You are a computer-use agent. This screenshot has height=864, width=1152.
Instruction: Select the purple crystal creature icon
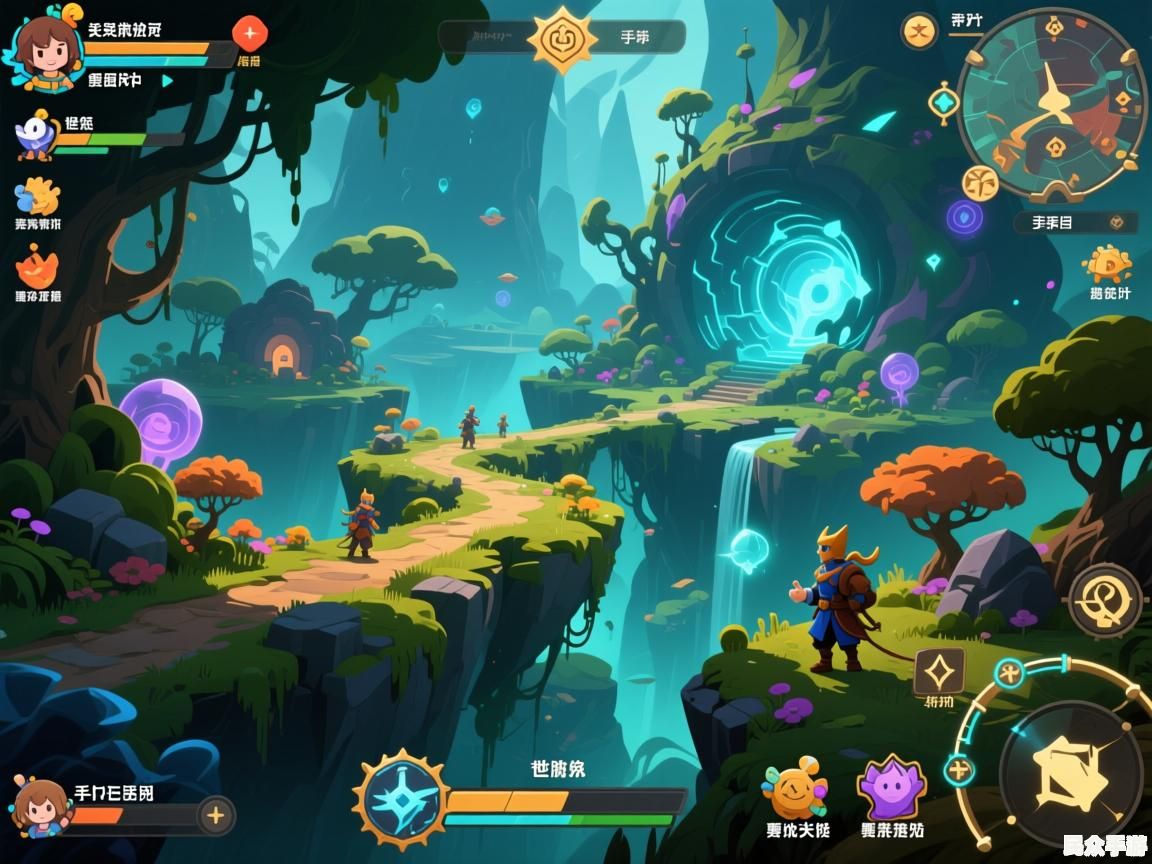coord(891,788)
